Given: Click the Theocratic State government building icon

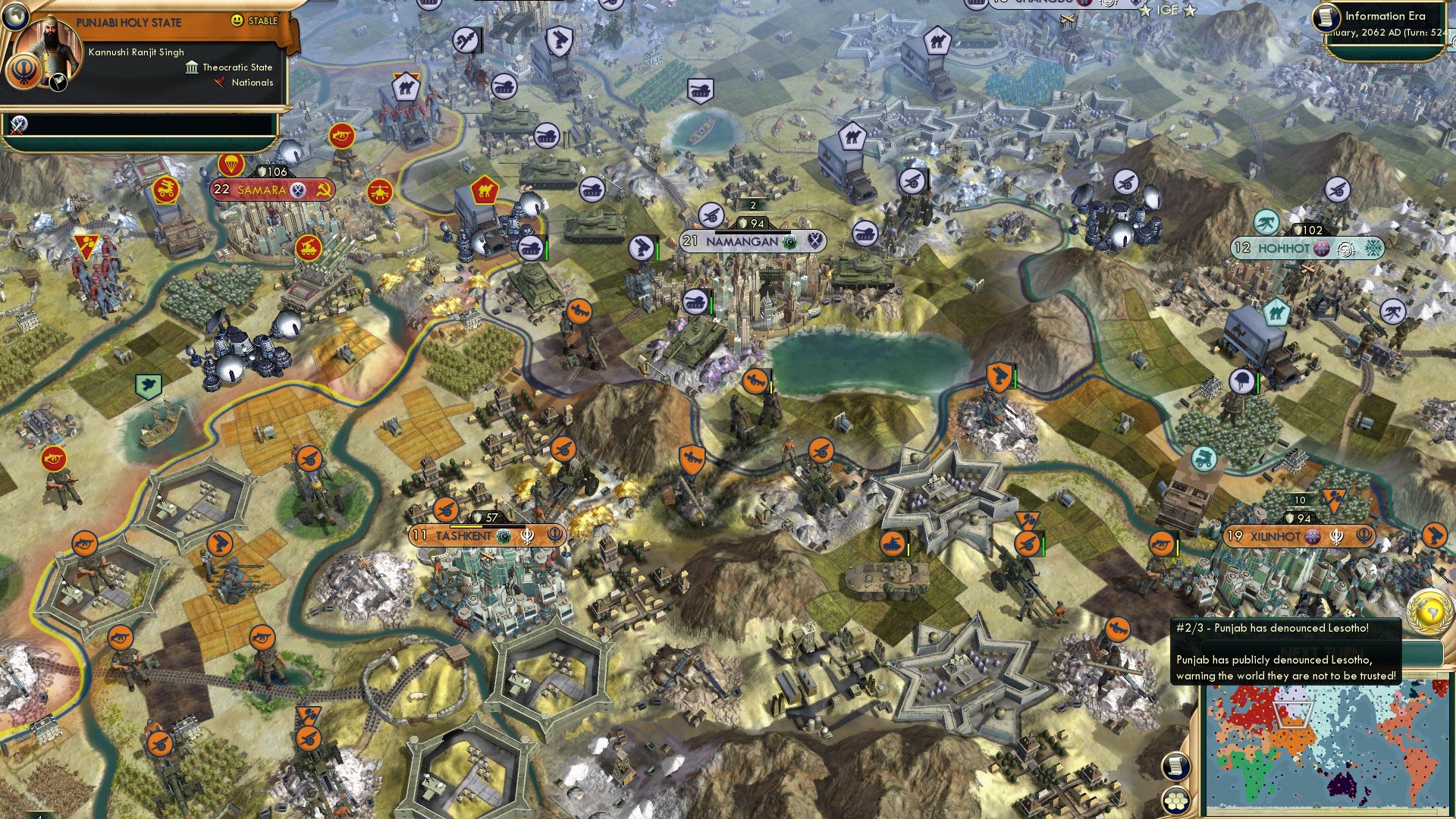Looking at the screenshot, I should pyautogui.click(x=192, y=67).
